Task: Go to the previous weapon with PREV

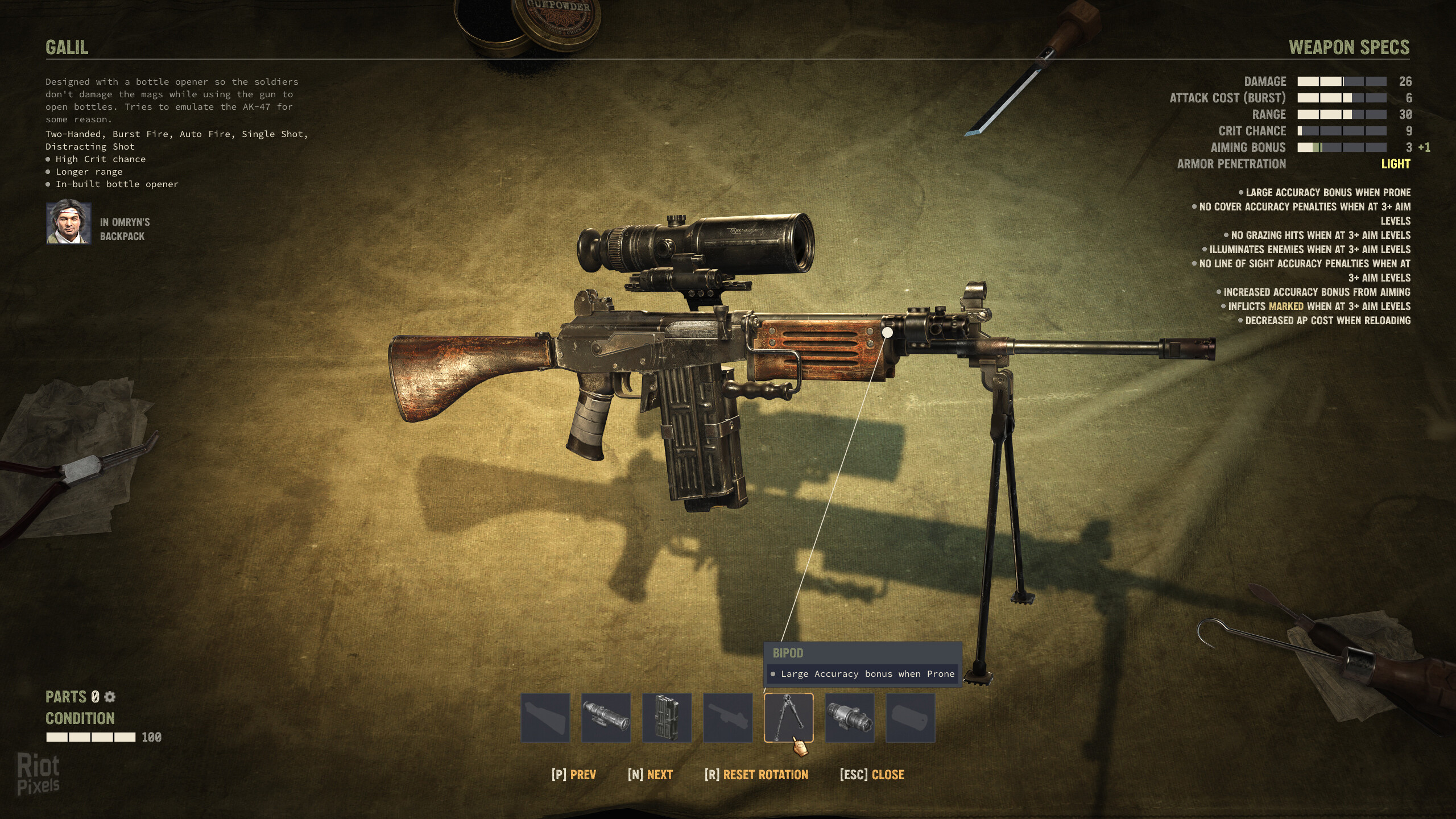Action: [x=573, y=775]
